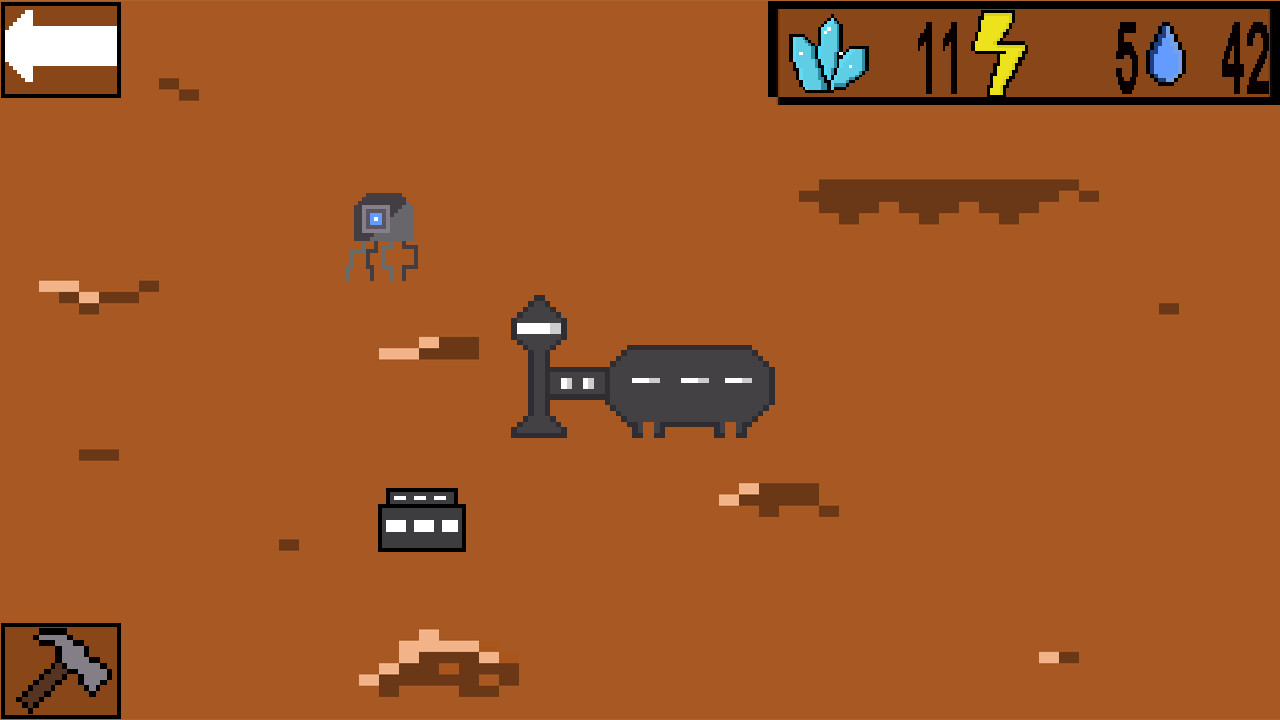
Task: Select the large dirt patch at bottom
Action: click(440, 660)
